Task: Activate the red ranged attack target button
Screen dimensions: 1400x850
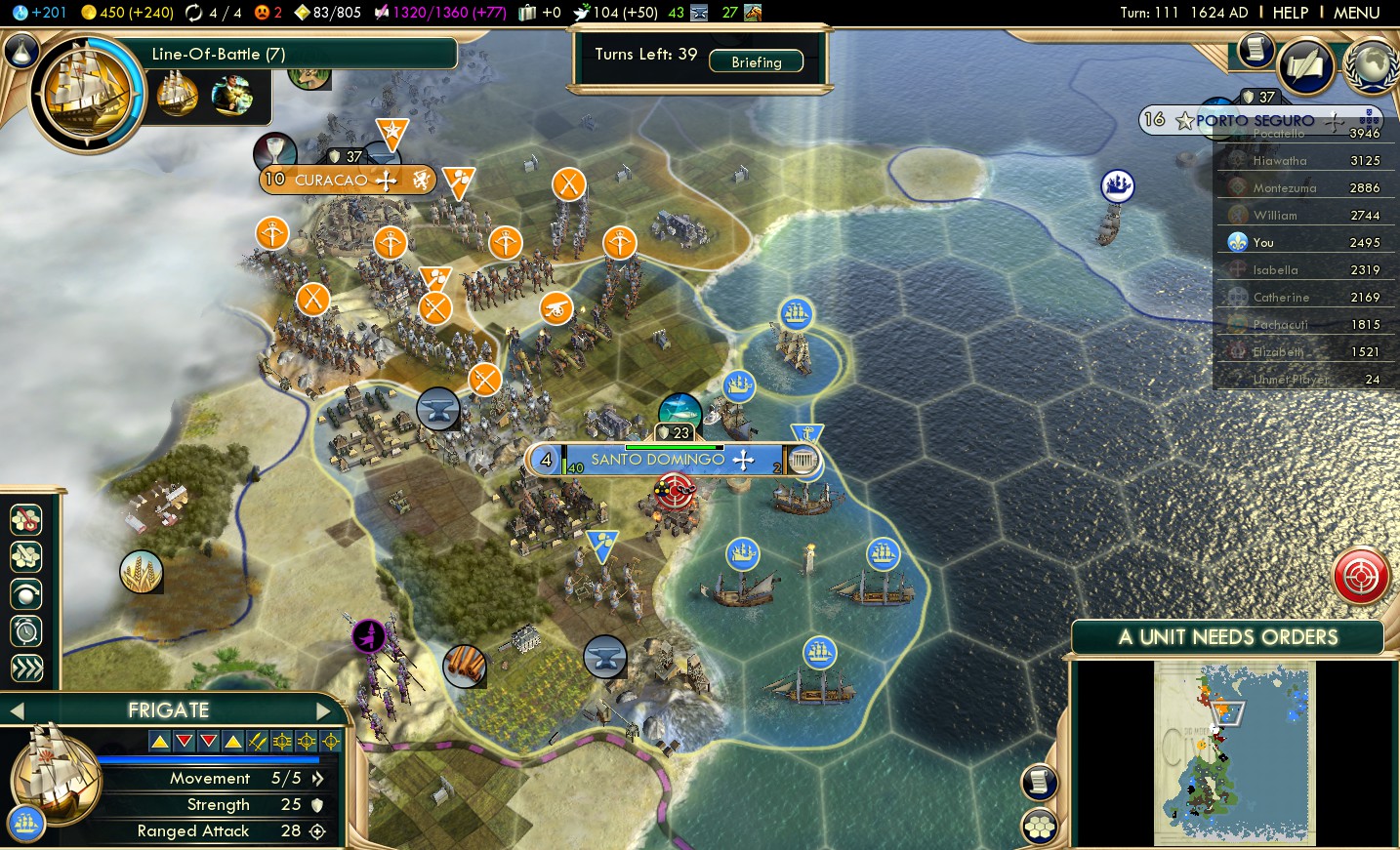Action: click(x=1361, y=576)
